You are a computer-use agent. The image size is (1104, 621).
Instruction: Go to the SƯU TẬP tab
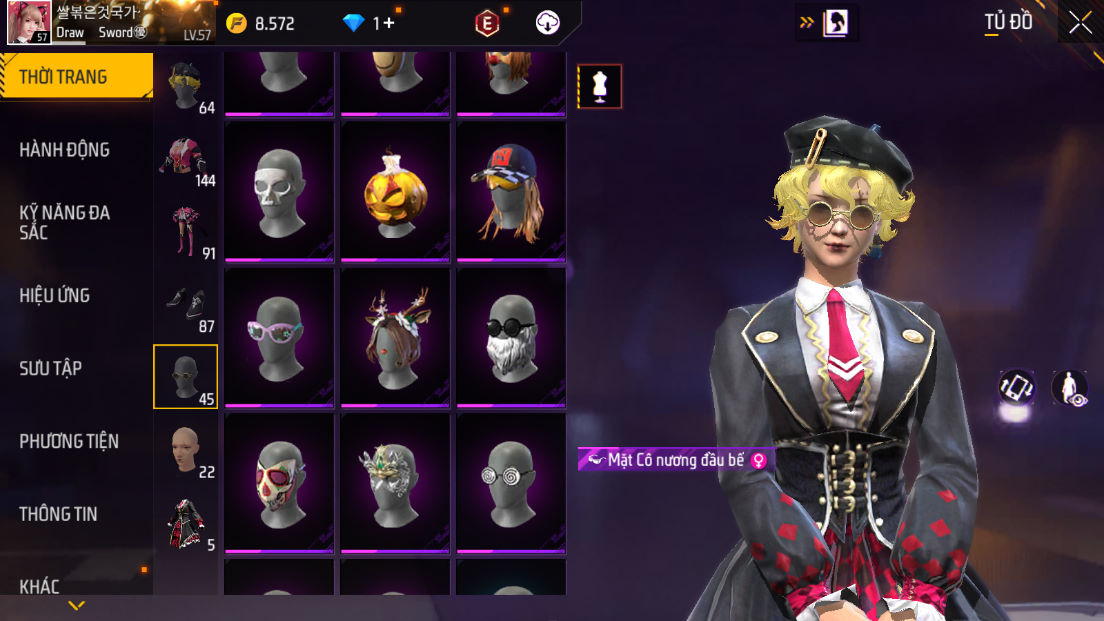51,368
